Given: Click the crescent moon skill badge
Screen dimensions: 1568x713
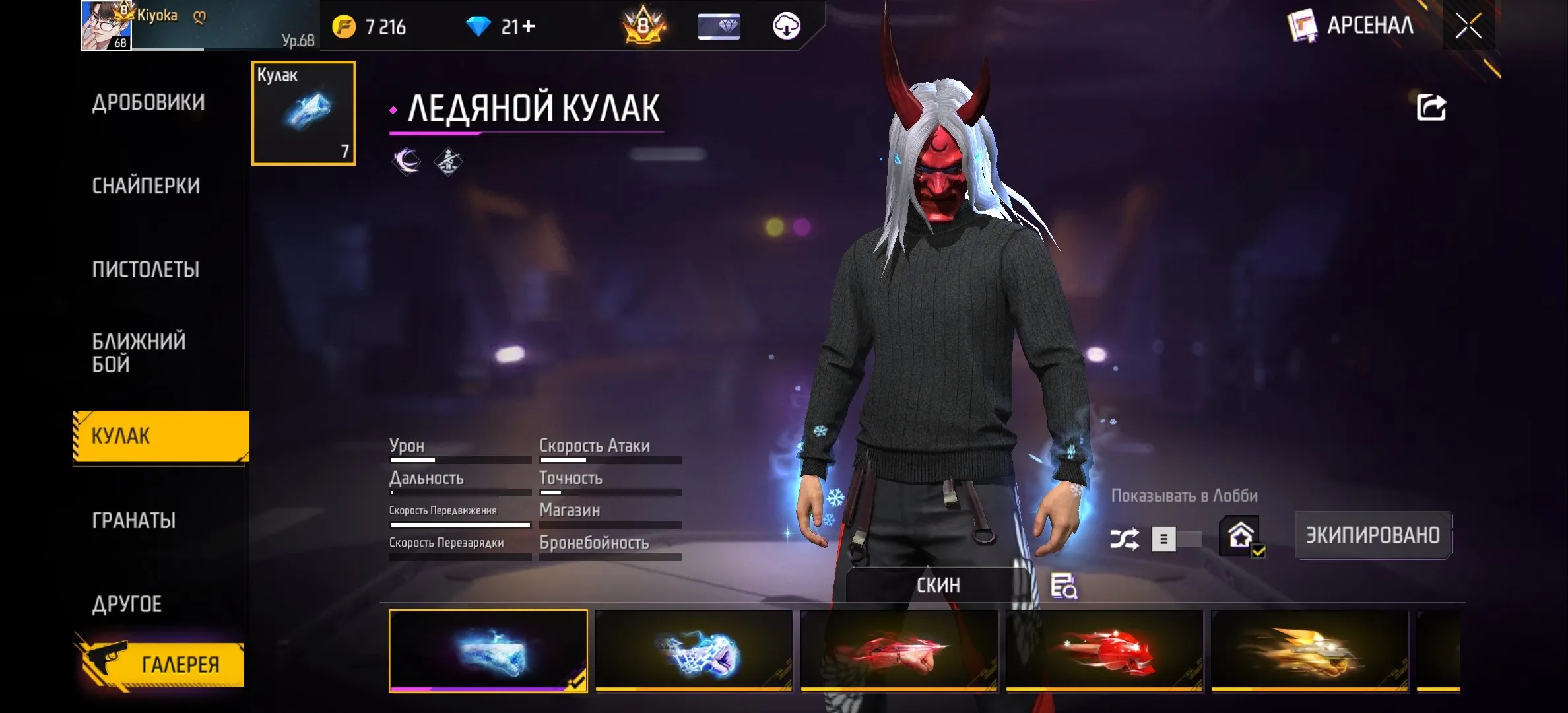Looking at the screenshot, I should tap(407, 160).
